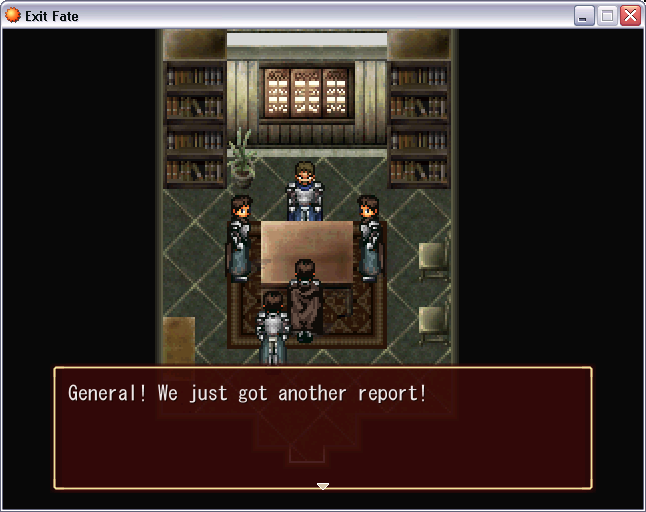Maximize the Exit Fate window
Screen dimensions: 646x512
click(x=607, y=16)
